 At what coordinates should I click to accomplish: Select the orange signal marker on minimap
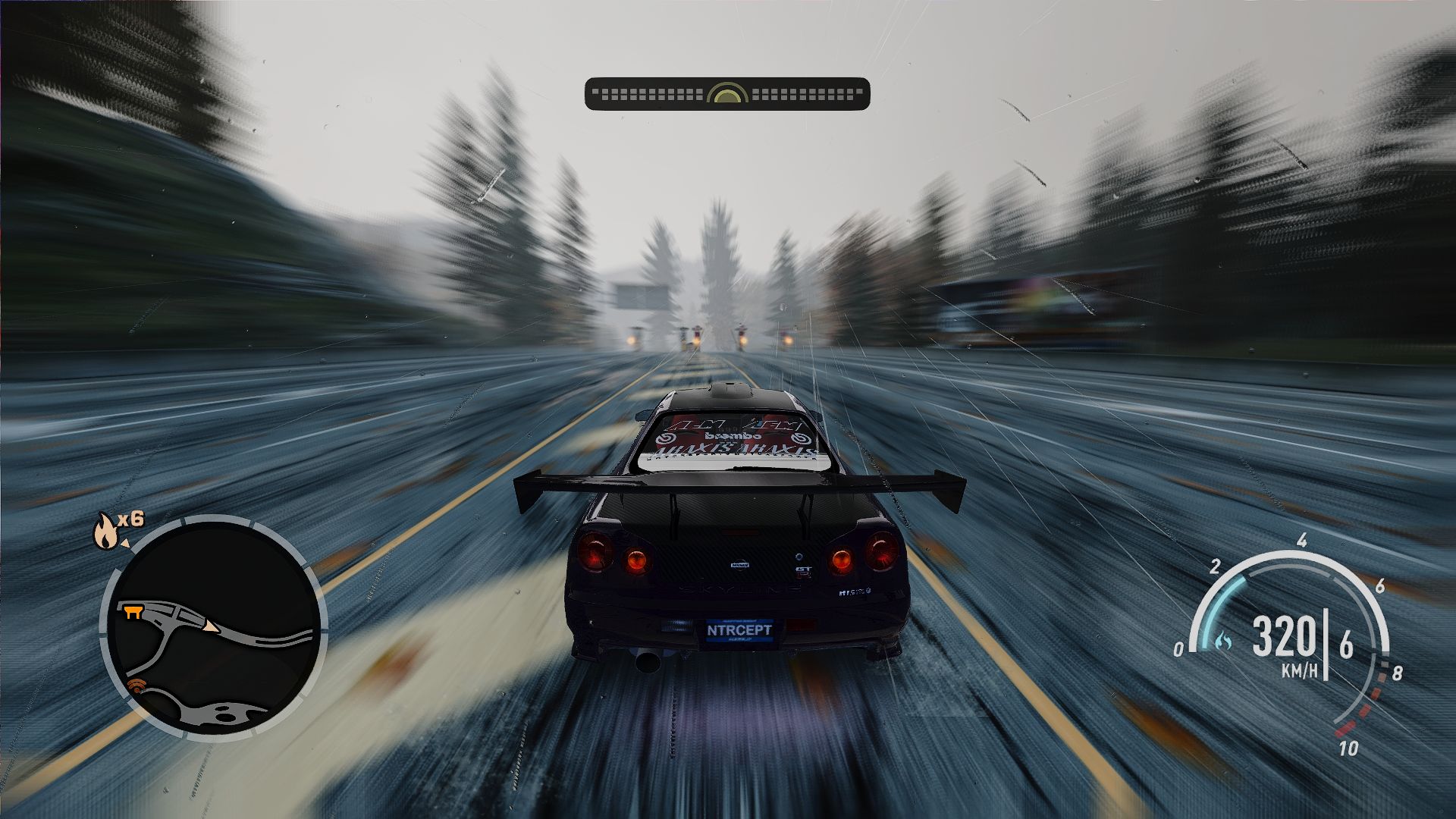(x=137, y=687)
